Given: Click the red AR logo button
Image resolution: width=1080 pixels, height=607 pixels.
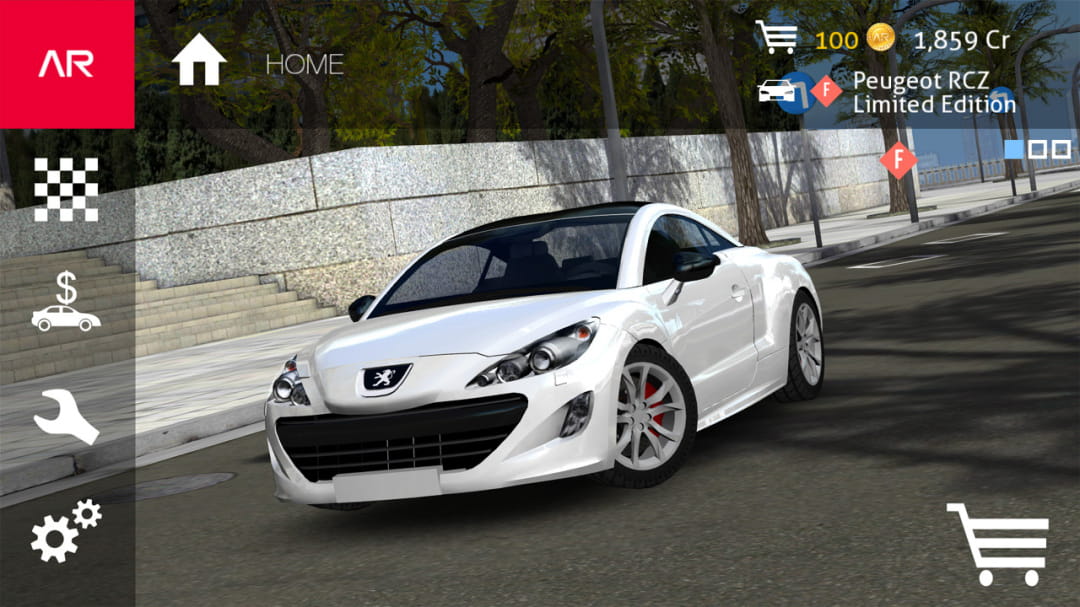Looking at the screenshot, I should click(66, 64).
